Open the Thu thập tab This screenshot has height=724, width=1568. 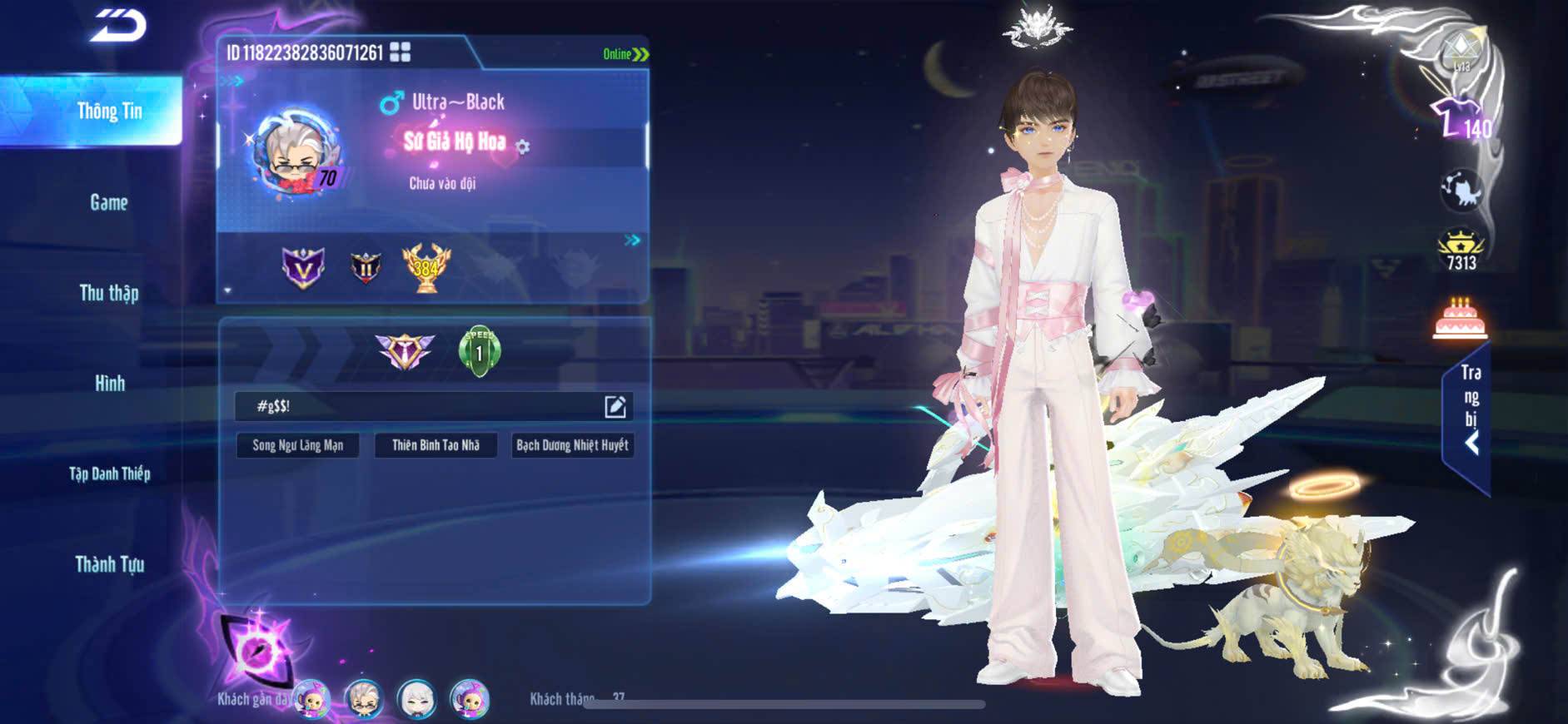(x=108, y=293)
